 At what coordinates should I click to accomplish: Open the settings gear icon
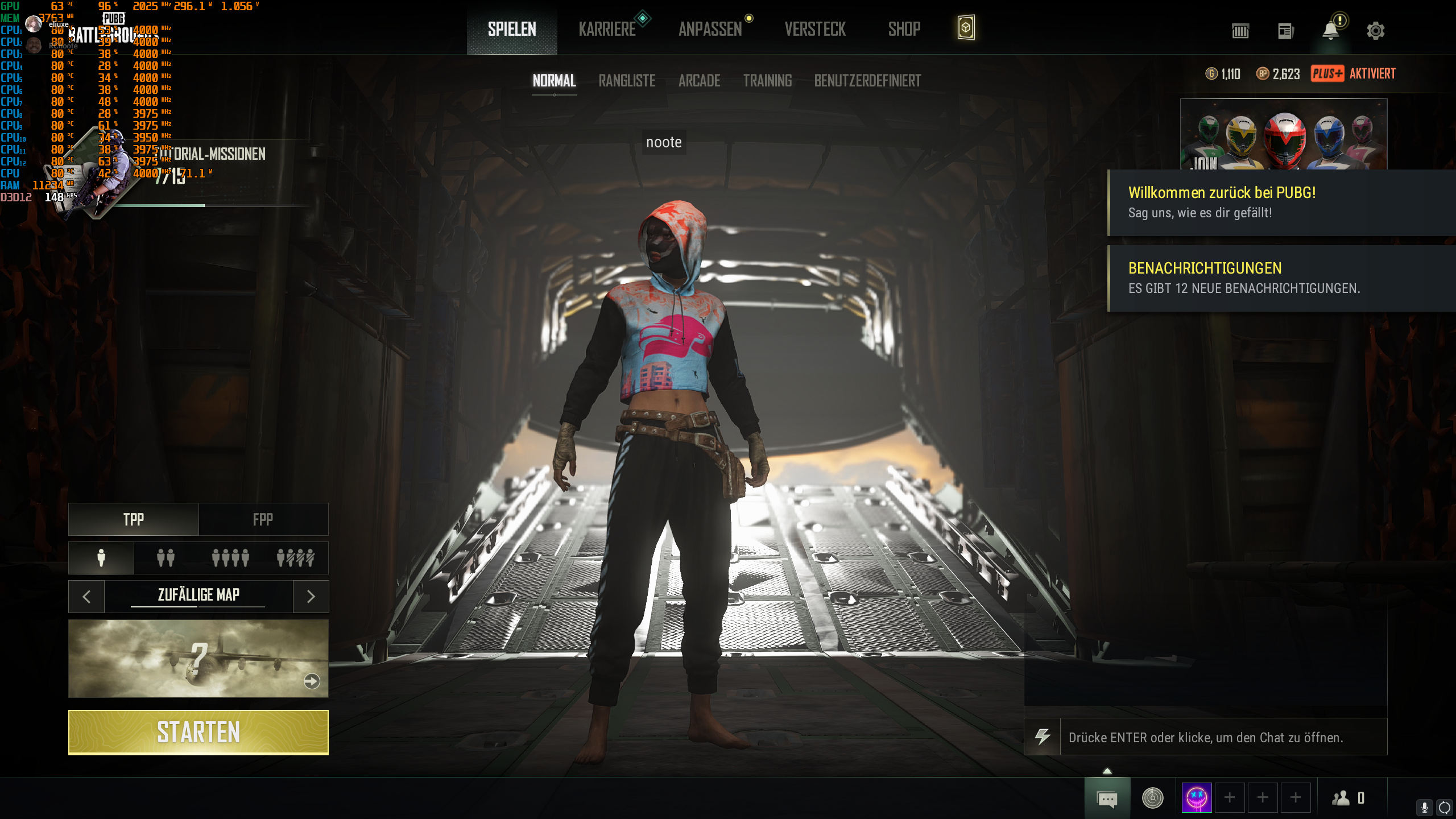(1377, 31)
